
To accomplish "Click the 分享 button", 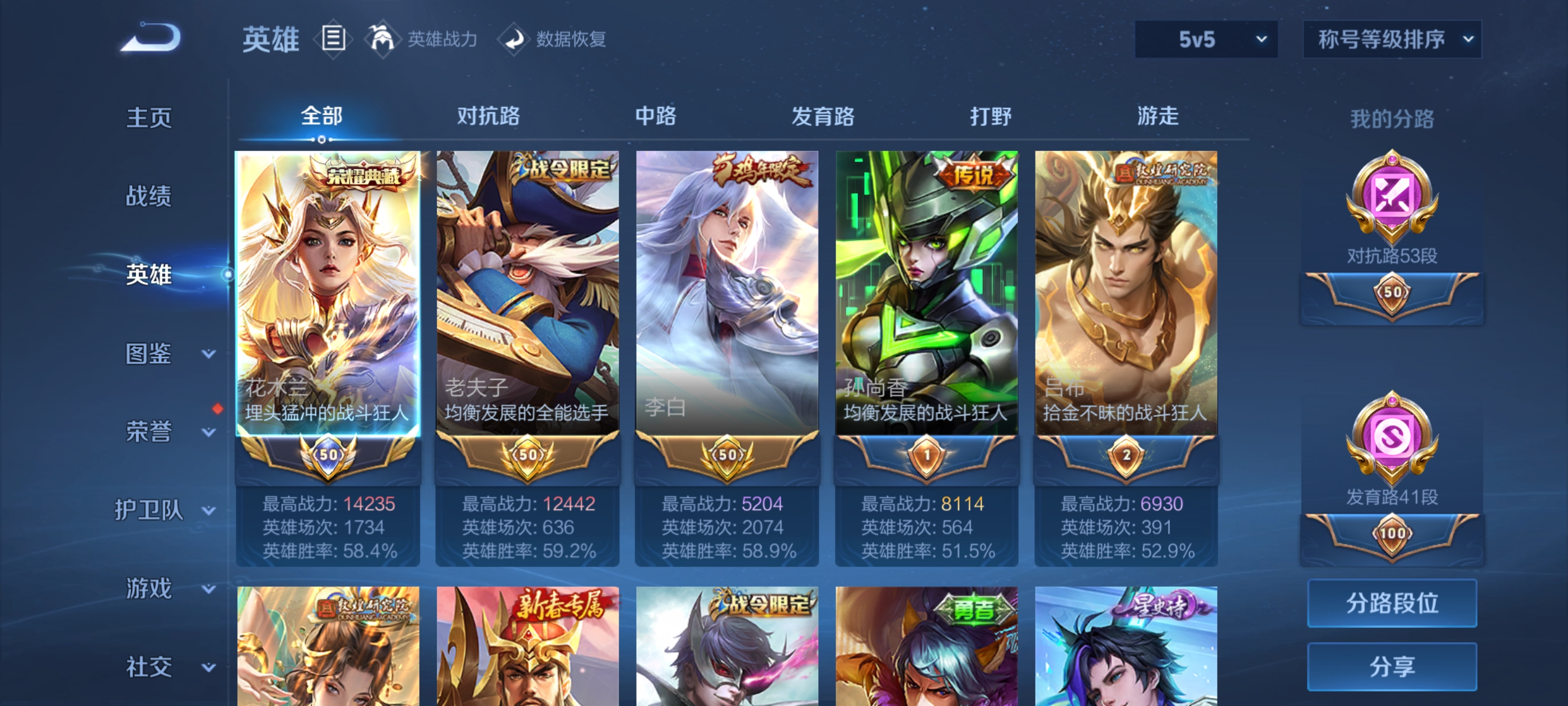I will coord(1392,666).
